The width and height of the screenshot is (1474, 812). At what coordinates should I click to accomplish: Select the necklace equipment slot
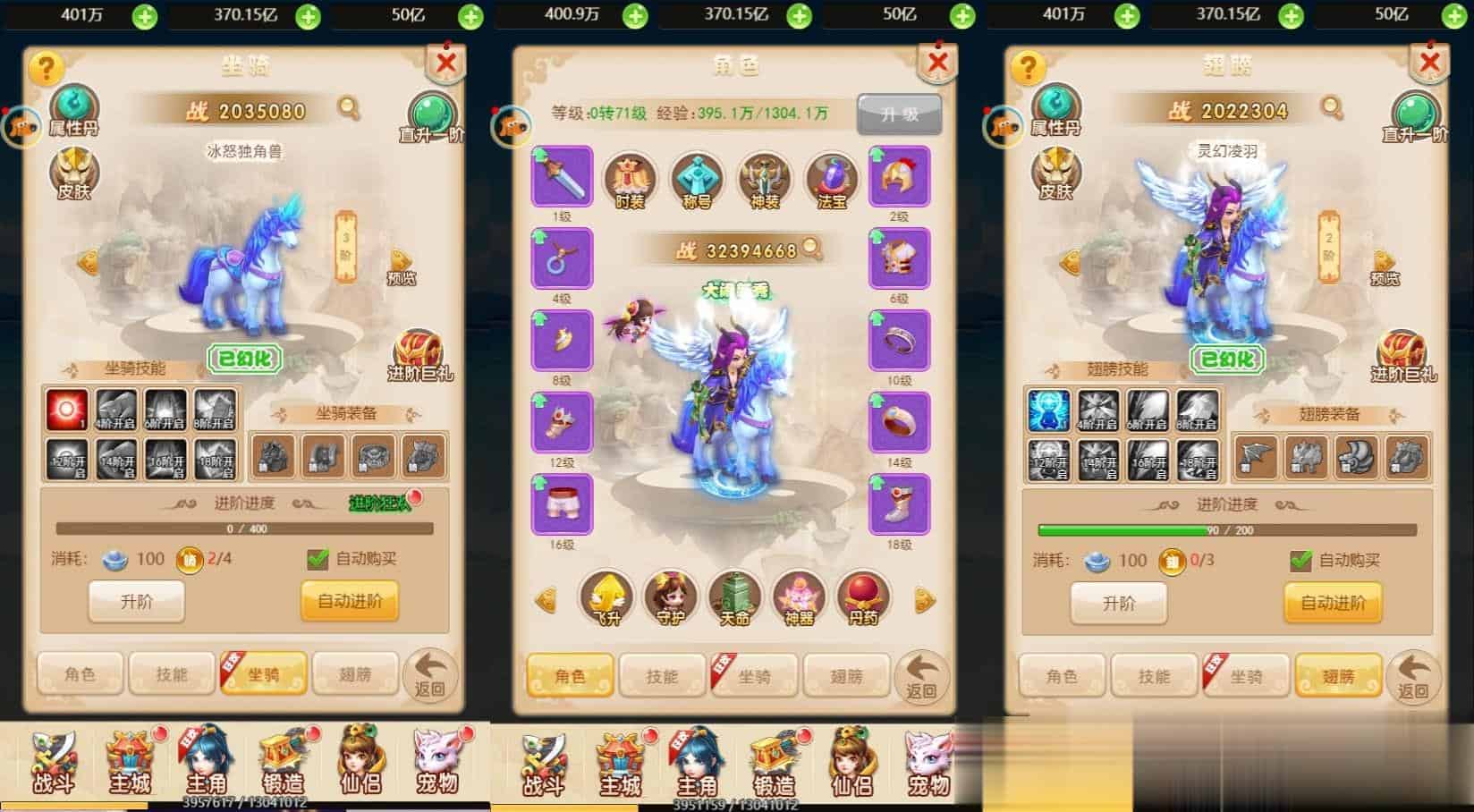click(562, 258)
